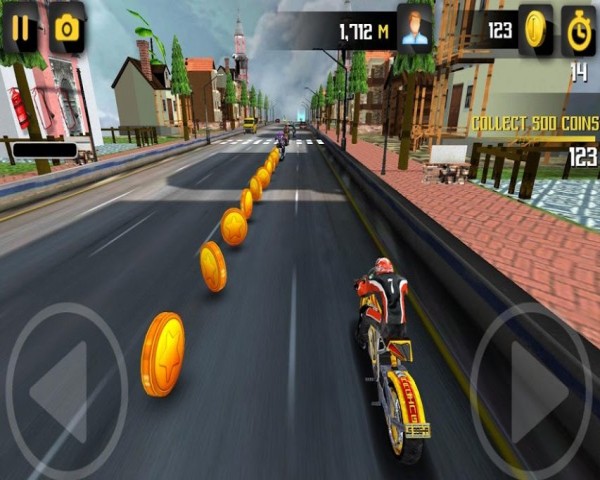Tap the gold coin counter icon
Viewport: 600px width, 480px height.
tap(536, 29)
